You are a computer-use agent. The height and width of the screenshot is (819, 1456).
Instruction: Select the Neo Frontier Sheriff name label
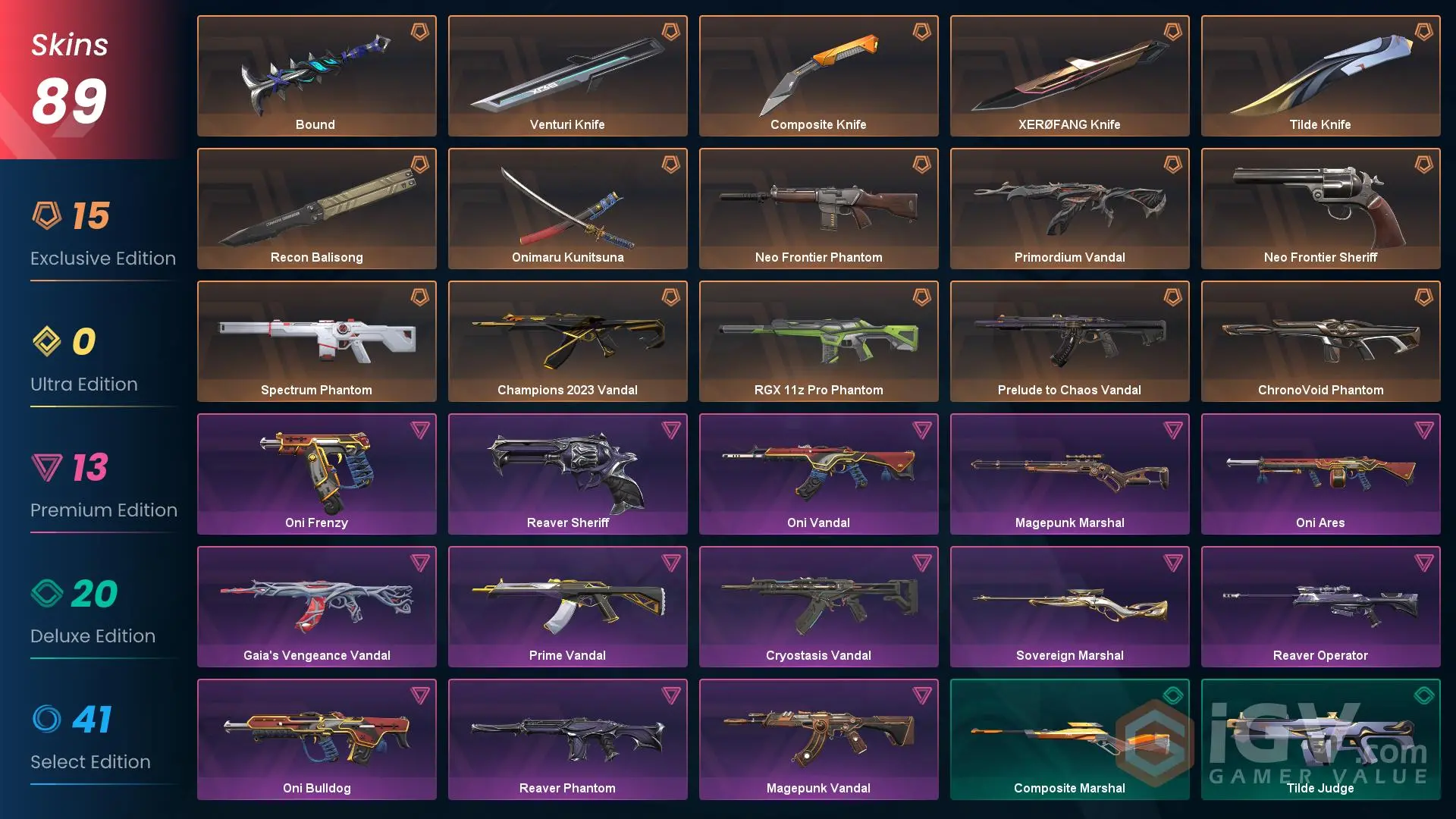click(1320, 257)
